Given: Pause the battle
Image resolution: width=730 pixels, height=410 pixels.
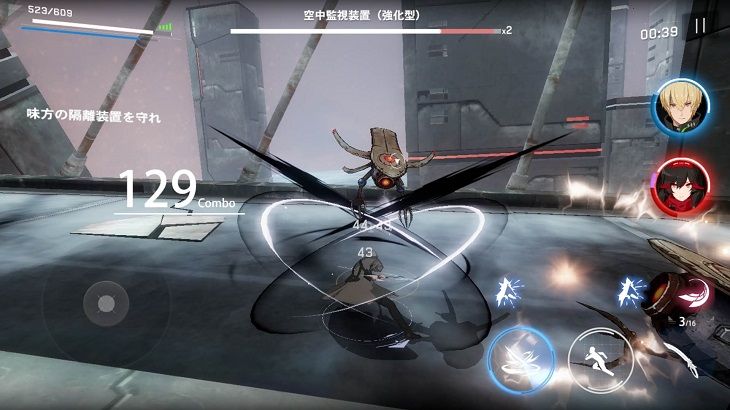Looking at the screenshot, I should coord(700,27).
